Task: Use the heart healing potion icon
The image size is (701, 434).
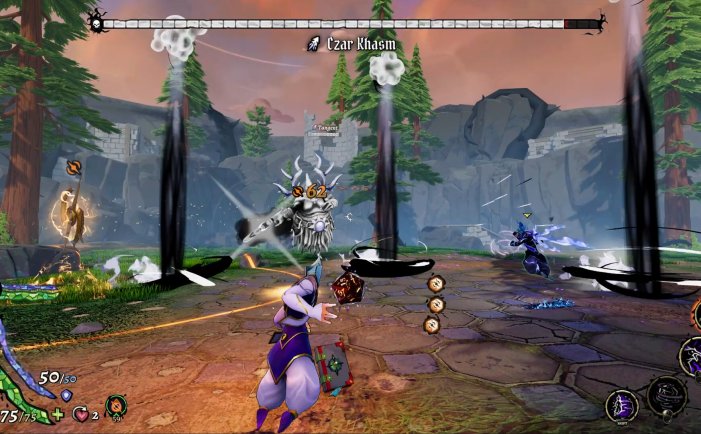Action: pyautogui.click(x=80, y=413)
